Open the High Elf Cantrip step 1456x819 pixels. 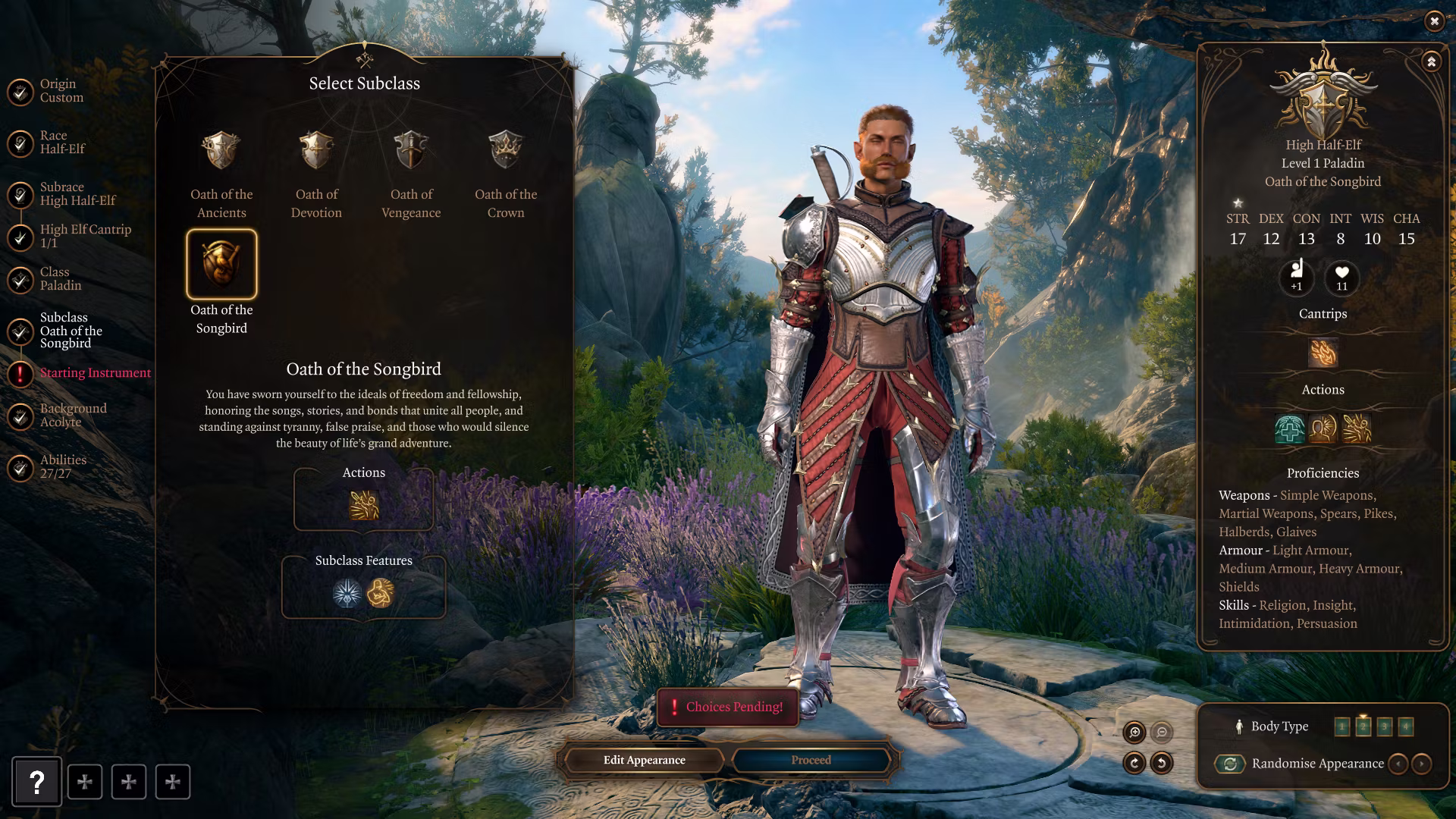click(x=84, y=236)
